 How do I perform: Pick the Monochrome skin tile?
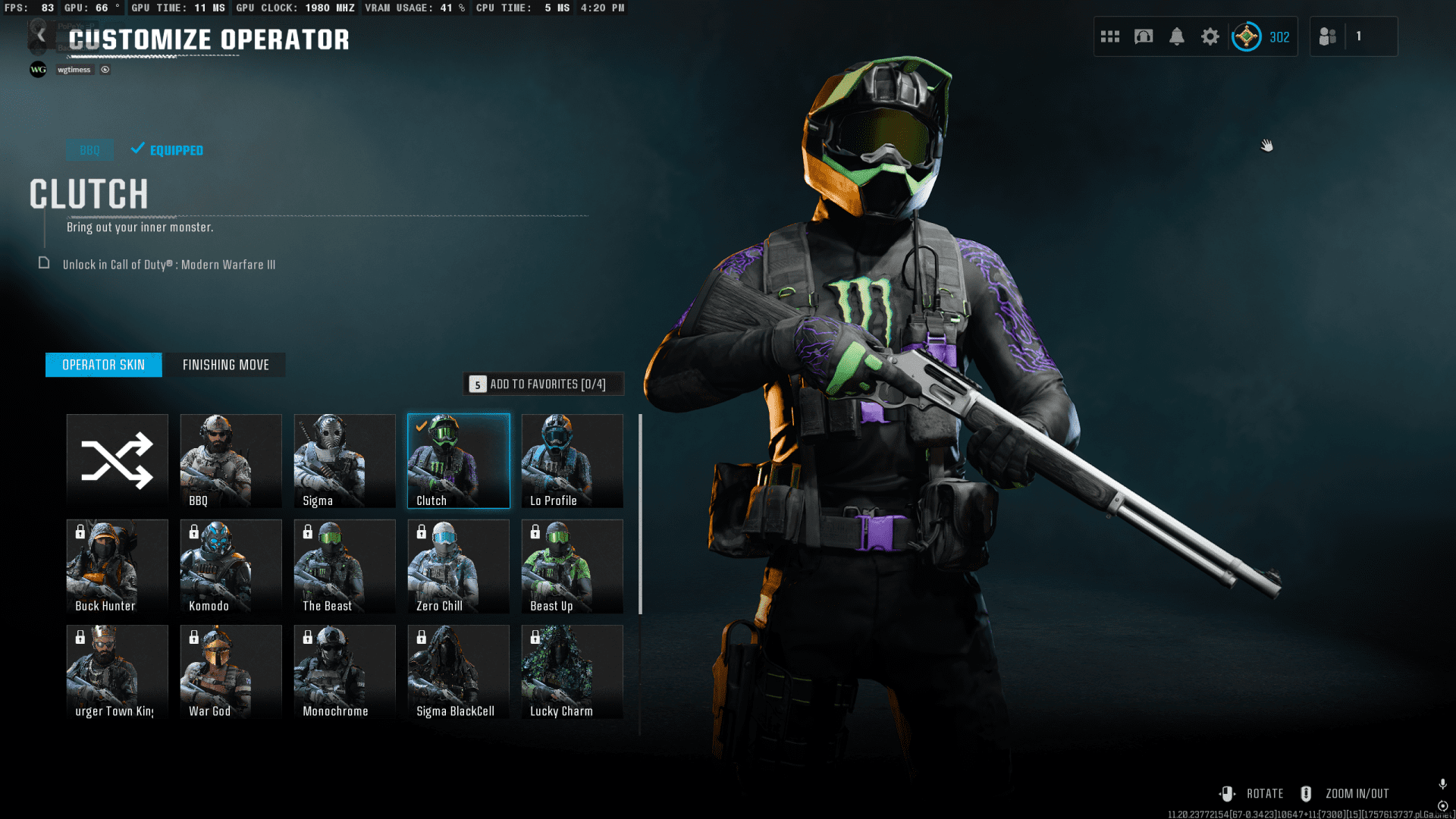click(345, 671)
